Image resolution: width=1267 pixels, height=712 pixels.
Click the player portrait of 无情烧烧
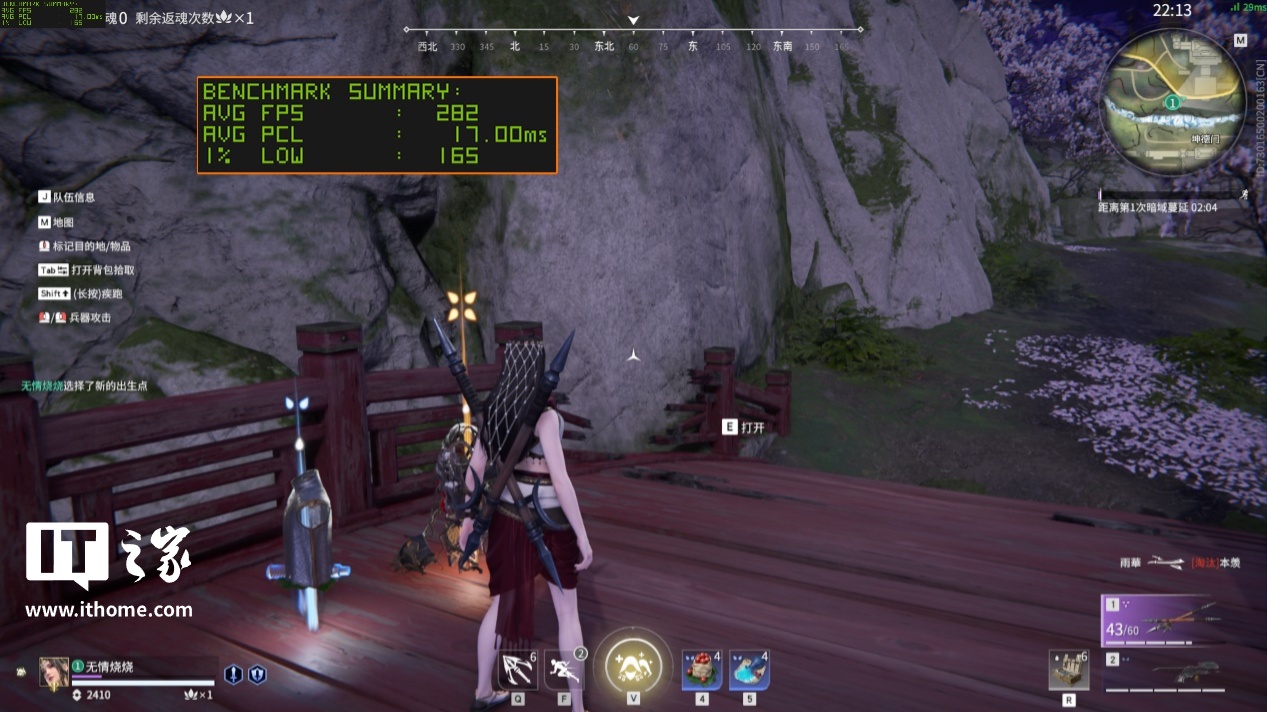pos(54,672)
